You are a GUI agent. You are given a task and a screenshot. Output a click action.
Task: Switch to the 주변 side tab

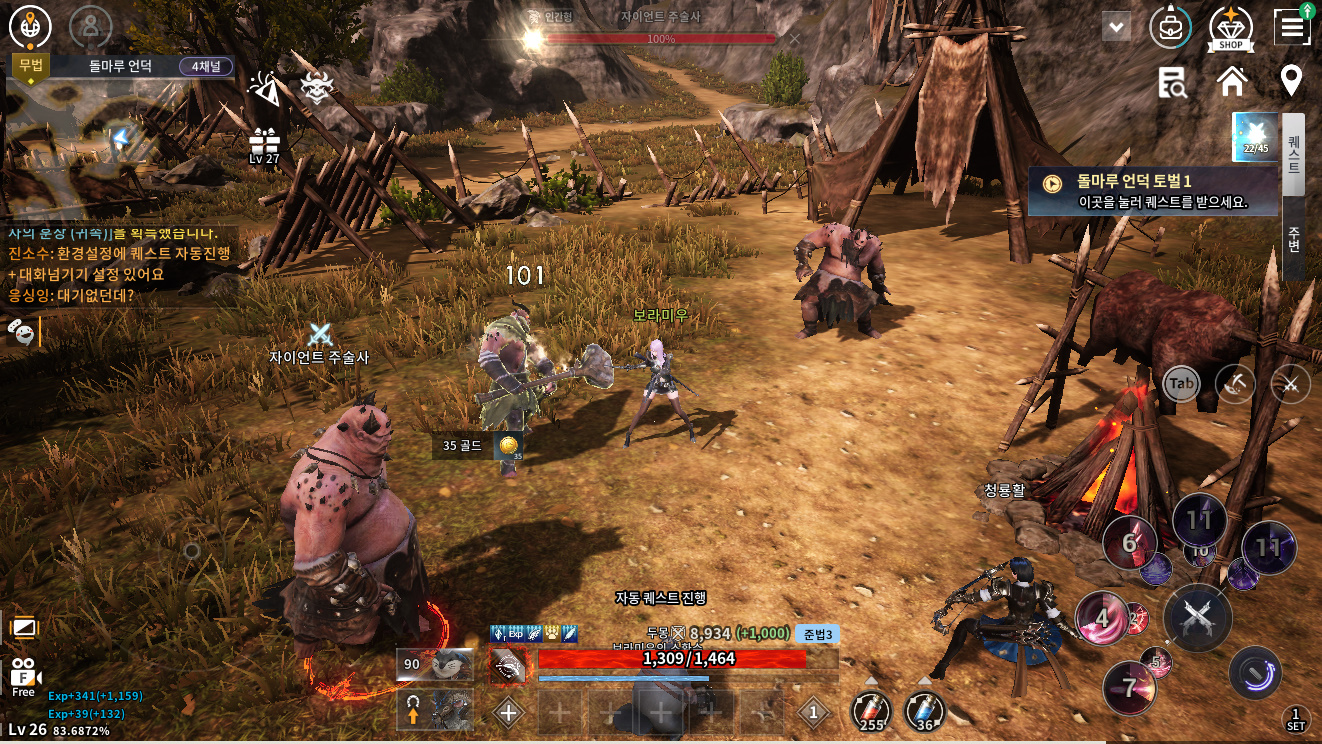point(1293,239)
